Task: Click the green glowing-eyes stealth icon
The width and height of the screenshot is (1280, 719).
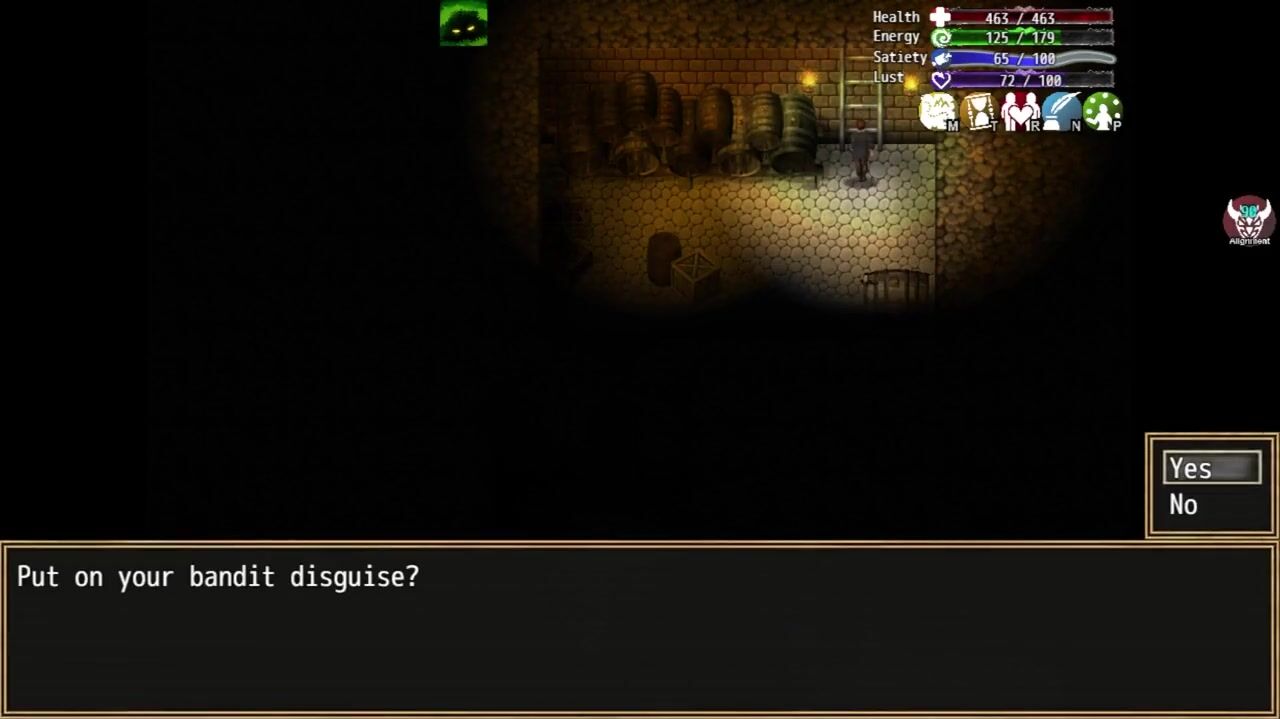Action: pos(463,23)
